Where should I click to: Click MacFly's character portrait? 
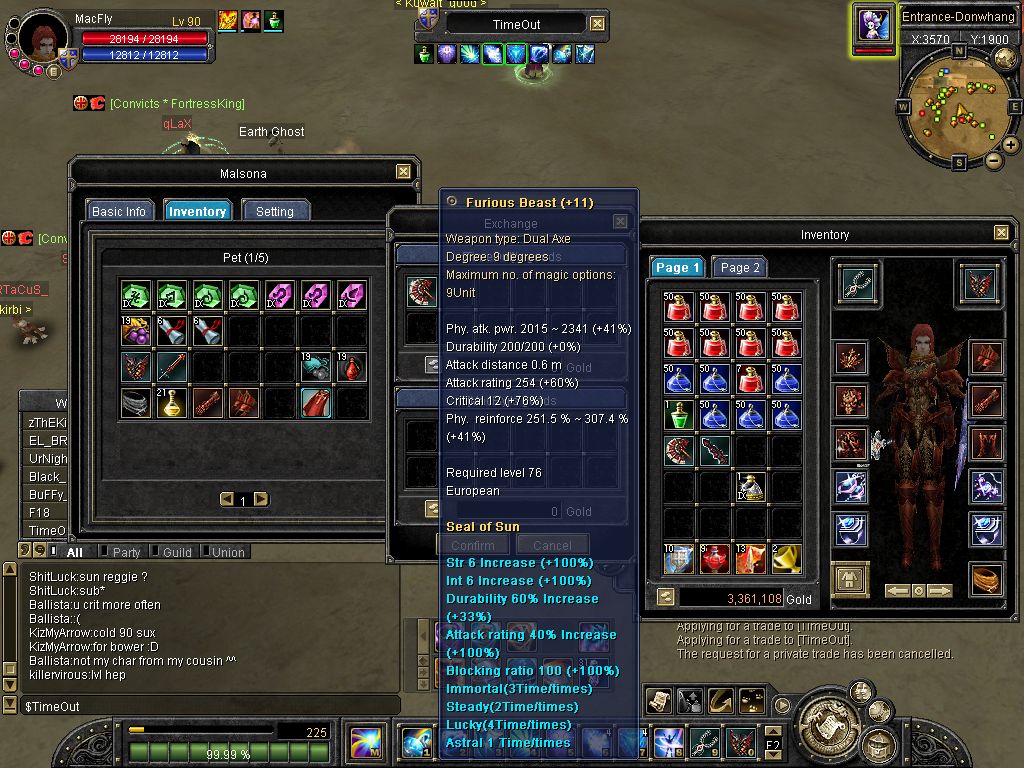coord(43,42)
